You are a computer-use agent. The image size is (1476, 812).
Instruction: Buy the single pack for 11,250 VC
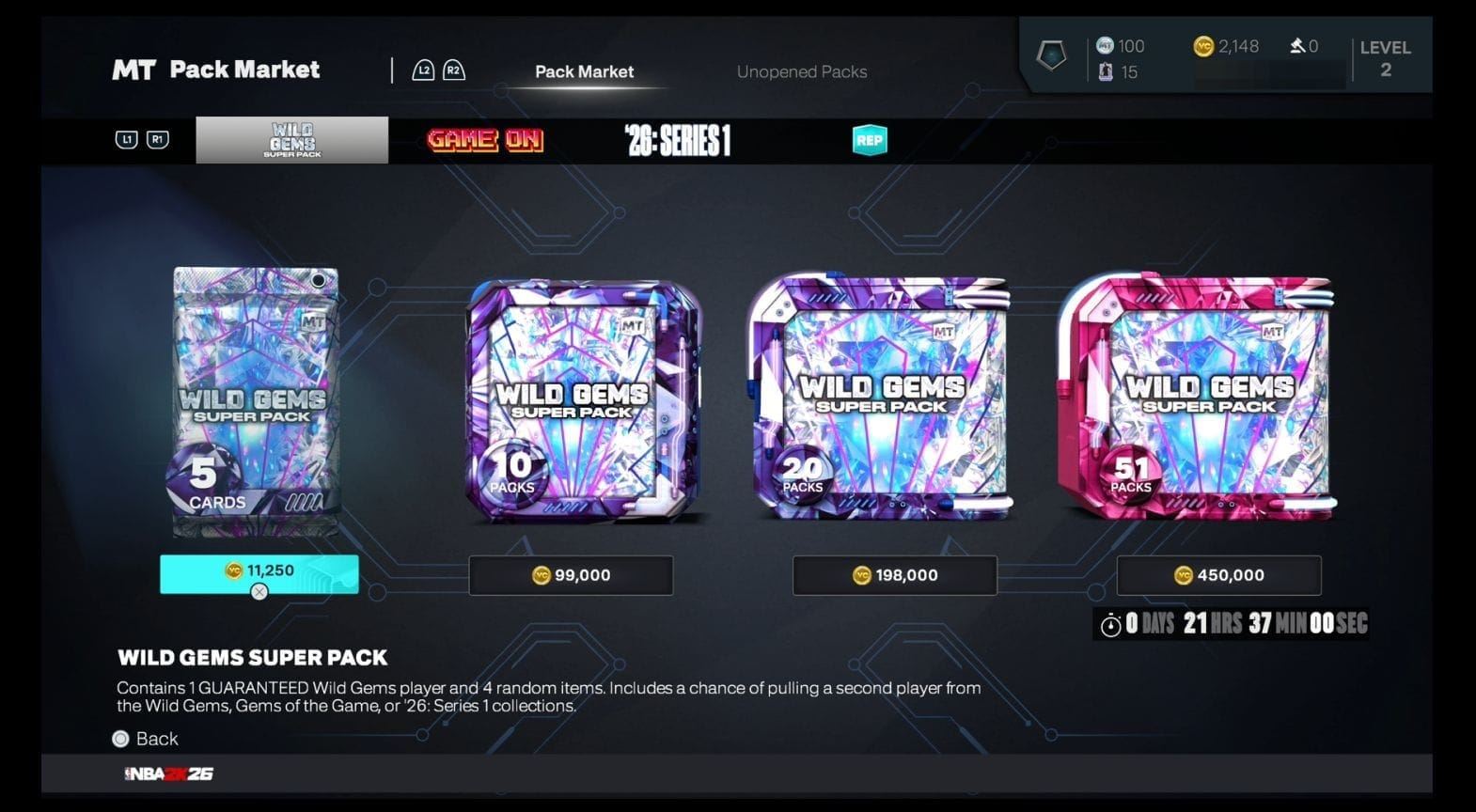point(259,573)
